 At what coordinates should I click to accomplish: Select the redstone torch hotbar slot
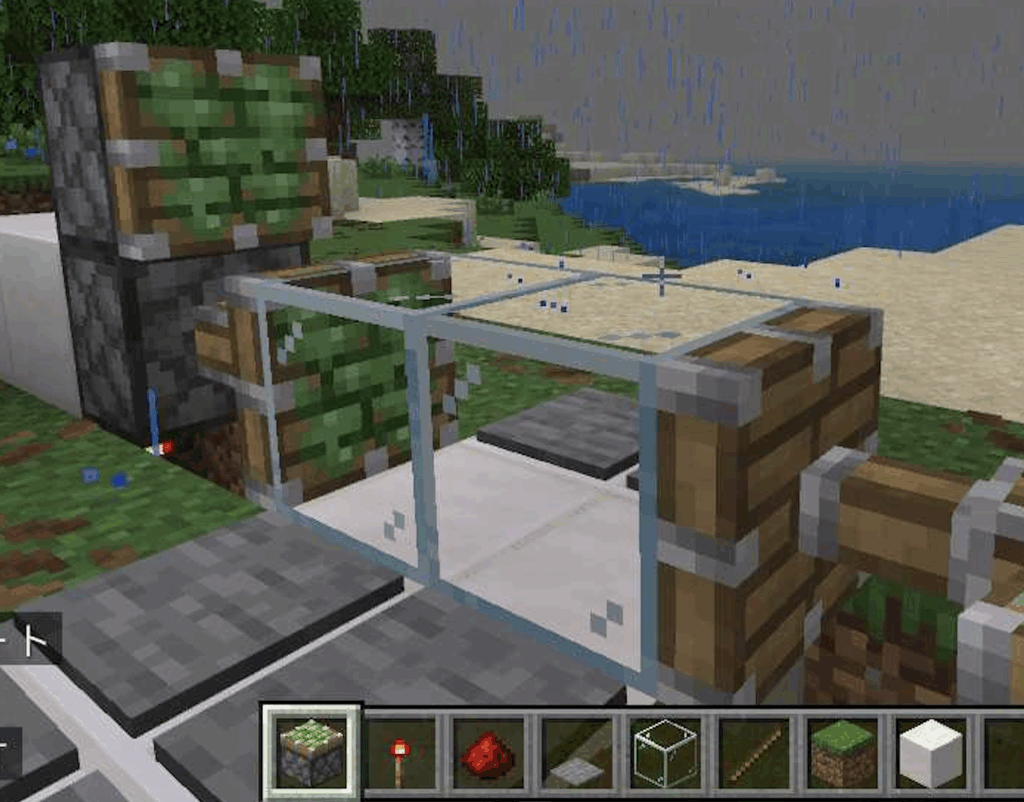(400, 752)
